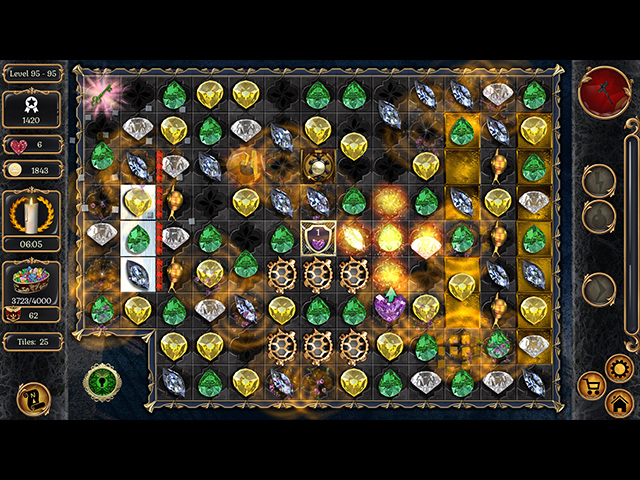Click the green keyhole emblem
Viewport: 640px width, 480px height.
click(101, 383)
